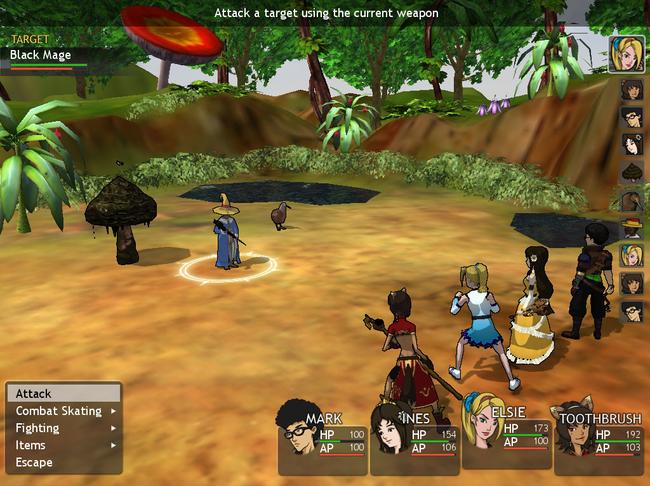Select Toothbrush's party status panel
The image size is (650, 486).
point(598,440)
